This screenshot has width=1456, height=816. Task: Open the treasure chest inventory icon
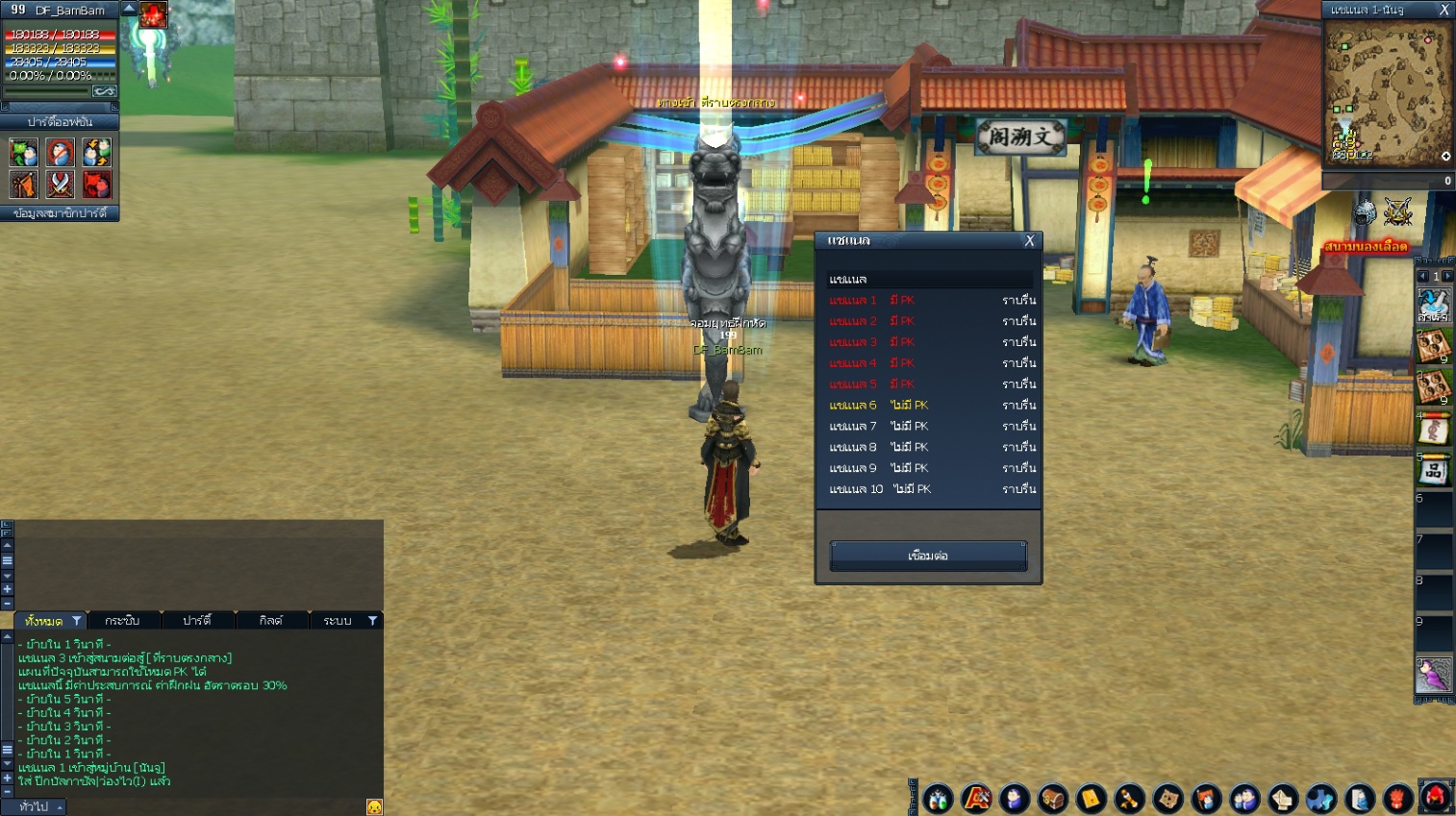(x=1052, y=799)
